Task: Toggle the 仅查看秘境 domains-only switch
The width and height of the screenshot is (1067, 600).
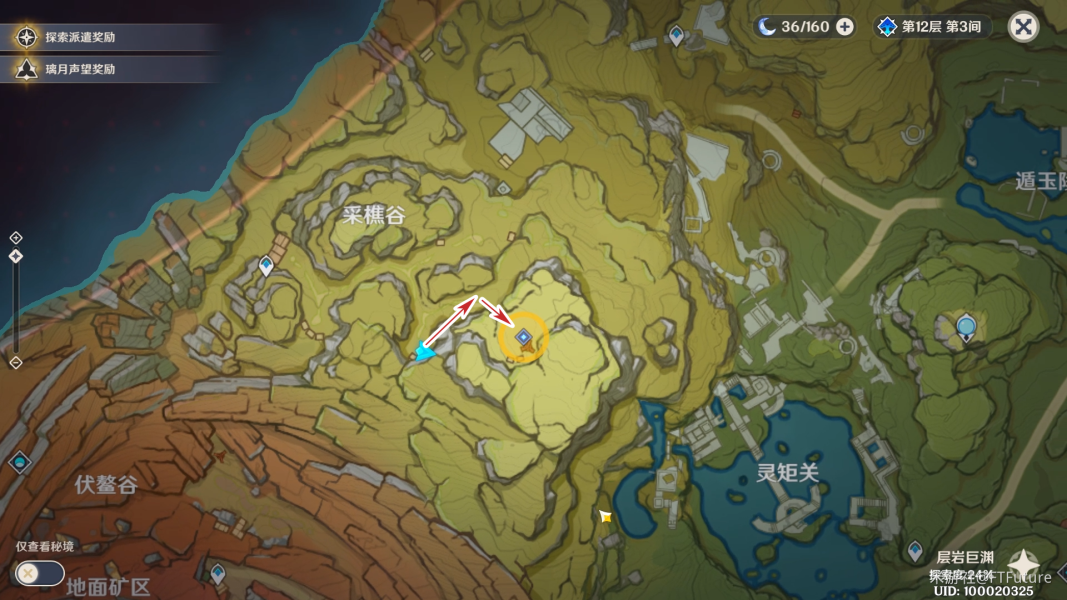Action: click(x=40, y=573)
